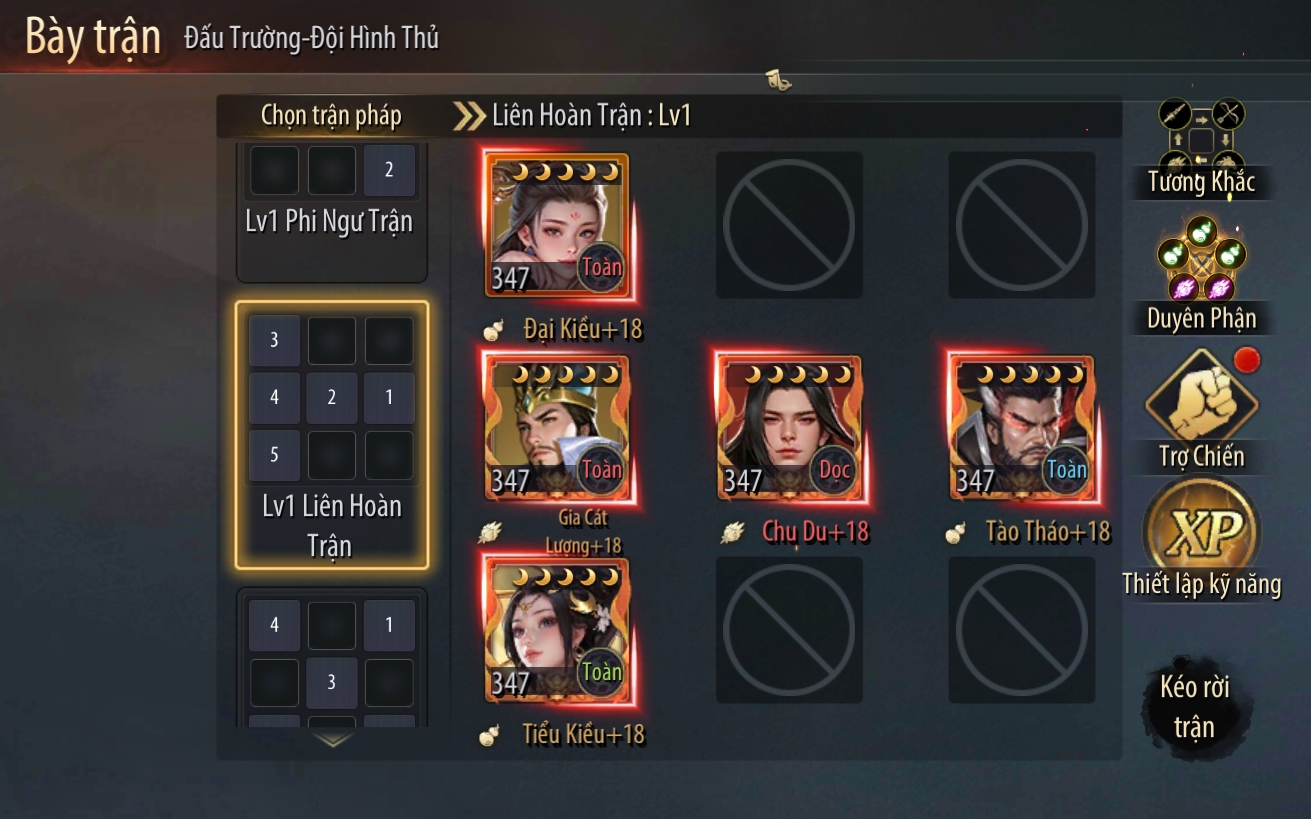Image resolution: width=1311 pixels, height=819 pixels.
Task: Select the Lv1 Phi Ngư Trận formation
Action: 332,208
